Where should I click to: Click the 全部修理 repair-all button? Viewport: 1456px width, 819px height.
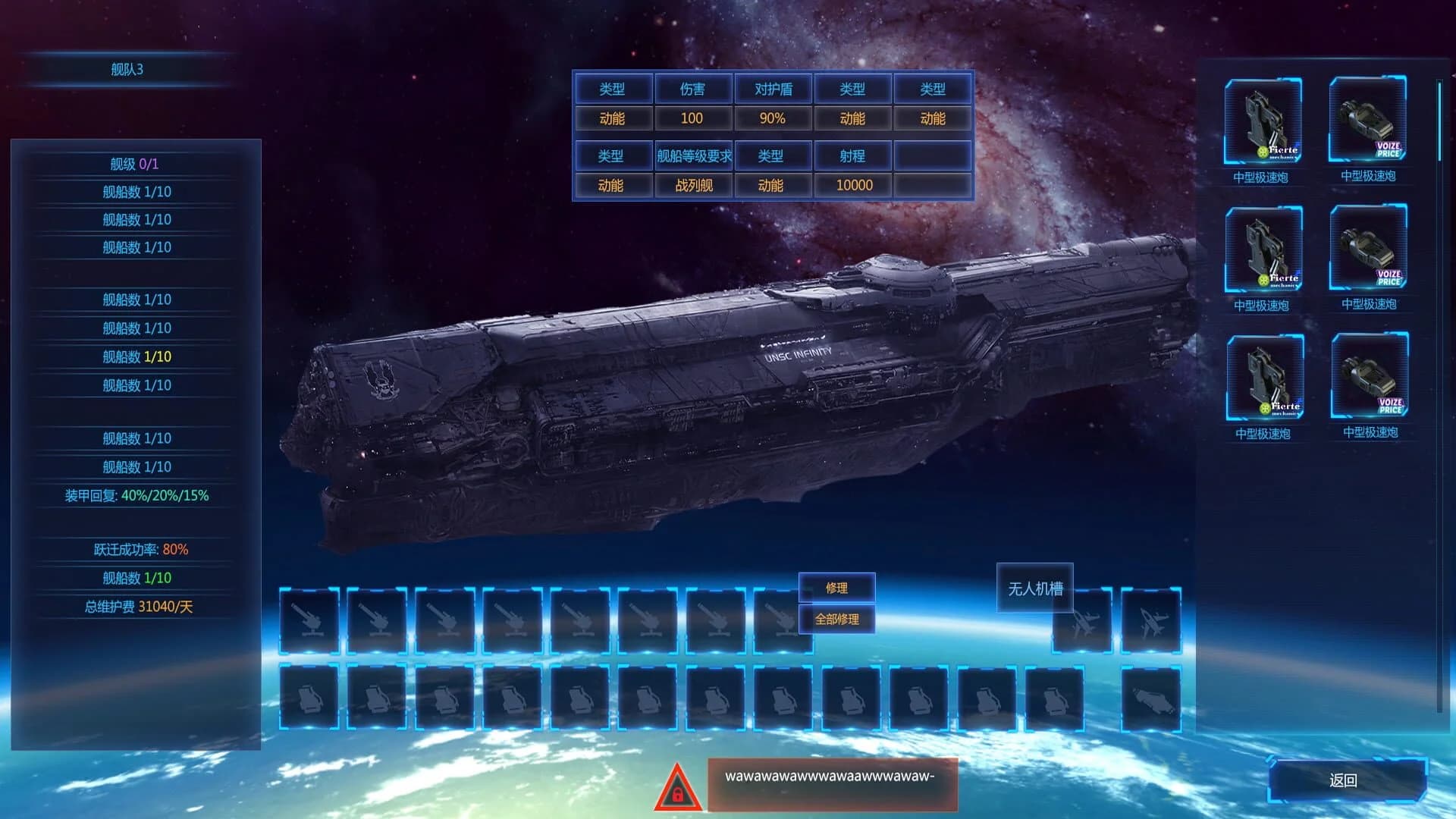click(x=839, y=619)
